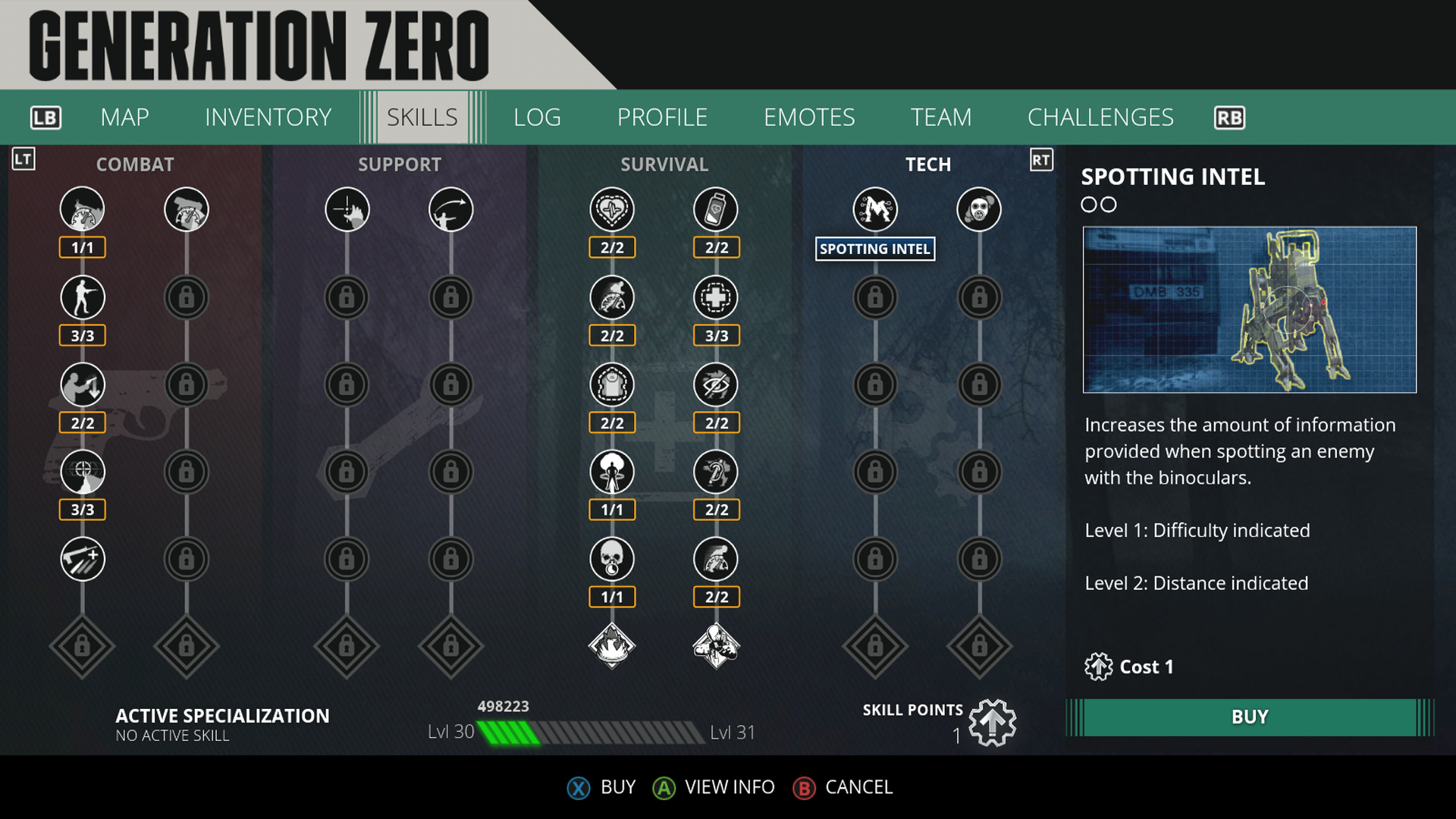Select the skull-and-clock skill in Survival tree

612,559
